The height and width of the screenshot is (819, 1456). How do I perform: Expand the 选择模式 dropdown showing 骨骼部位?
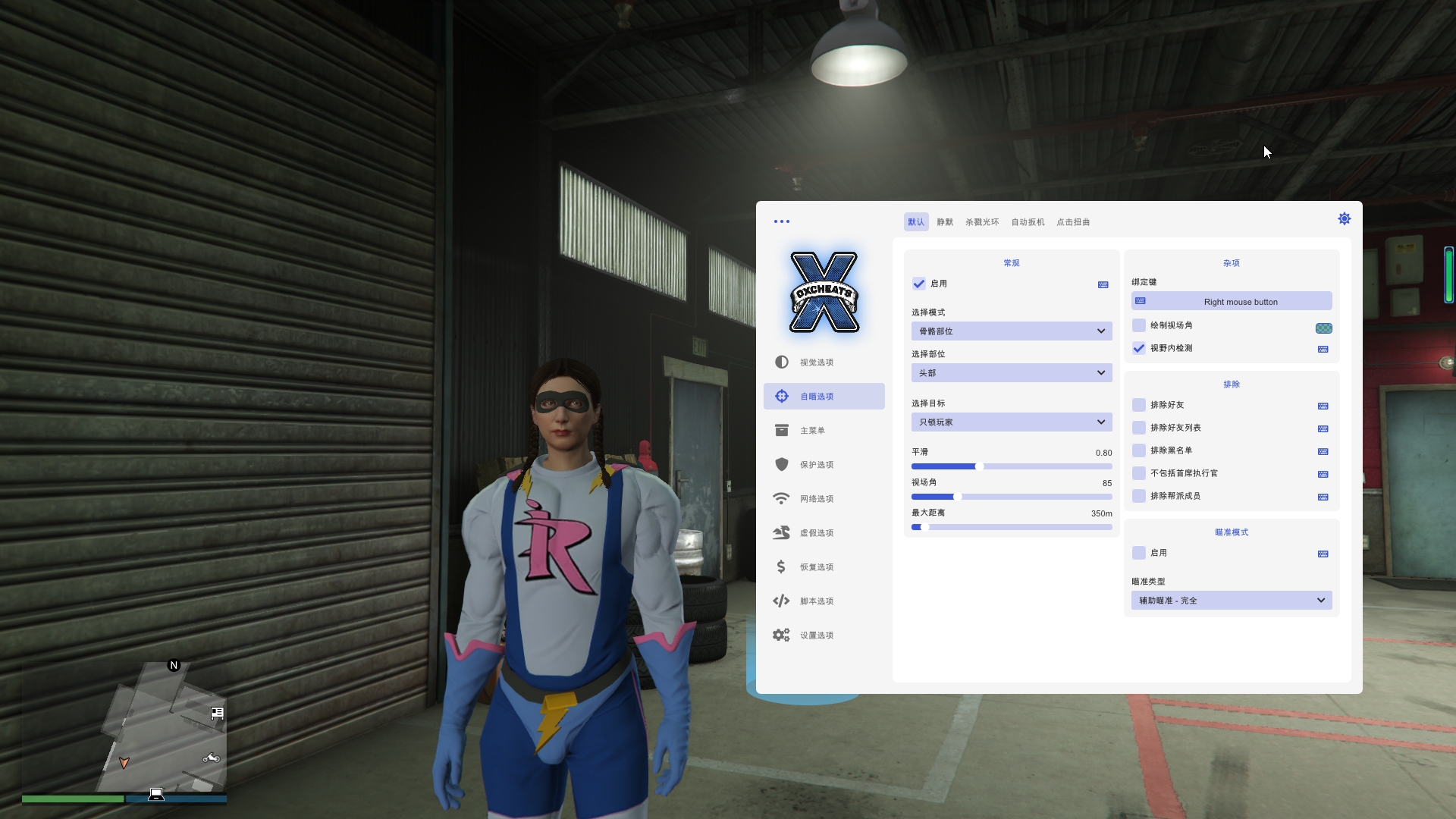(1011, 331)
